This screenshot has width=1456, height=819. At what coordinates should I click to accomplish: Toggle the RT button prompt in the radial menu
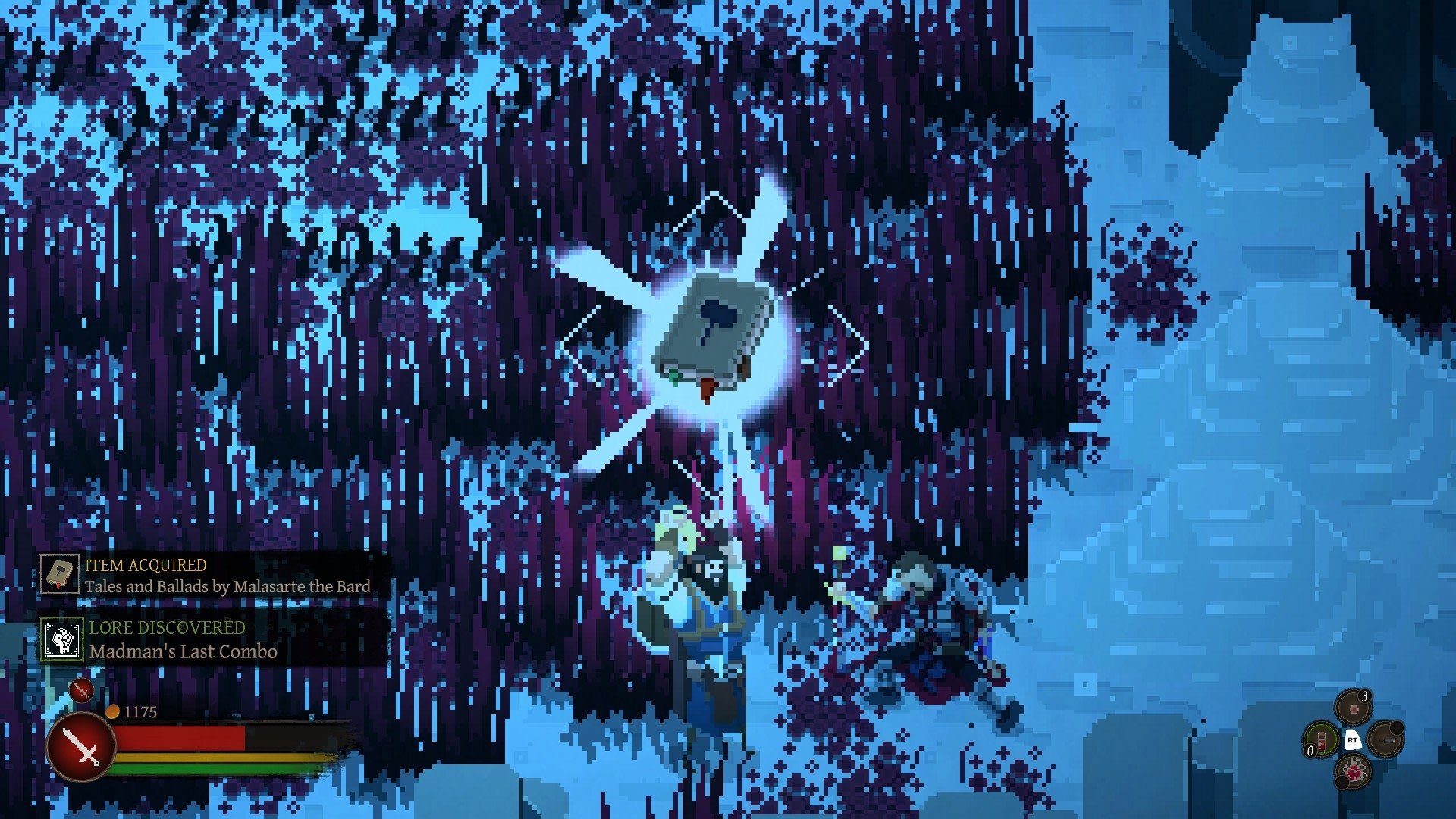(1353, 740)
